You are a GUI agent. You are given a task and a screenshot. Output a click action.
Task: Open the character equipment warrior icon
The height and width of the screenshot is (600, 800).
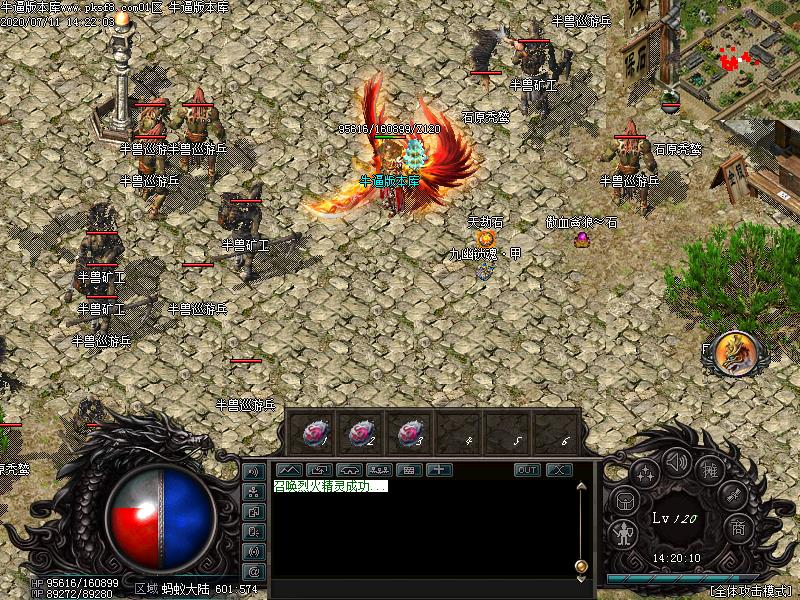[x=625, y=533]
